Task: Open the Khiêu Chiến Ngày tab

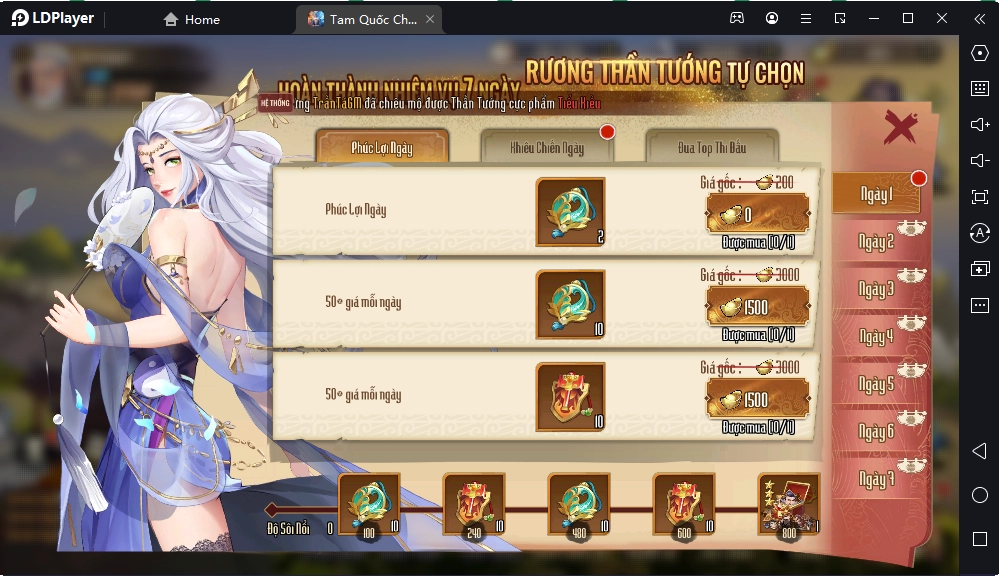Action: click(x=546, y=148)
